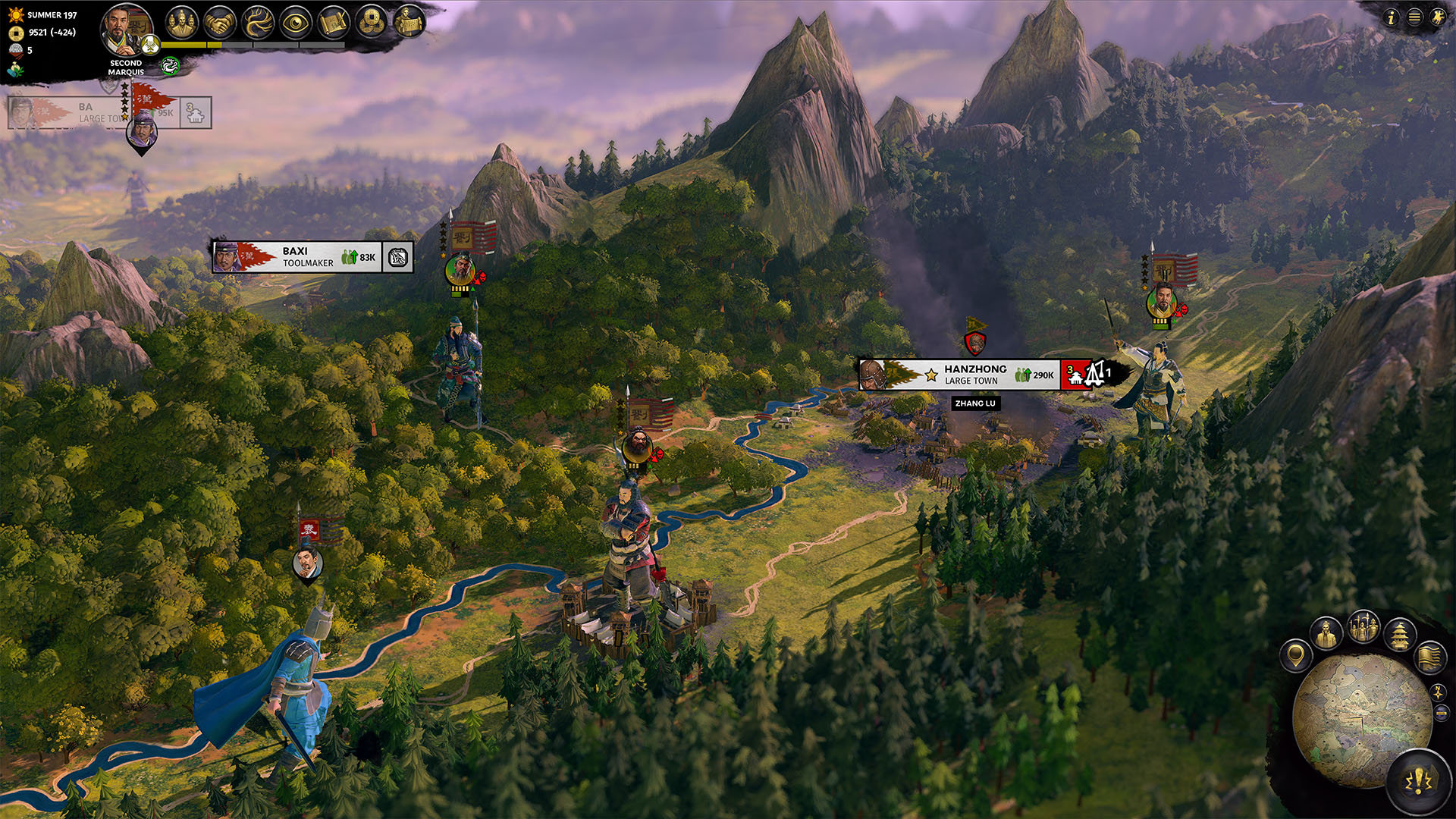
Task: Open the map pin locations list
Action: click(x=1295, y=655)
